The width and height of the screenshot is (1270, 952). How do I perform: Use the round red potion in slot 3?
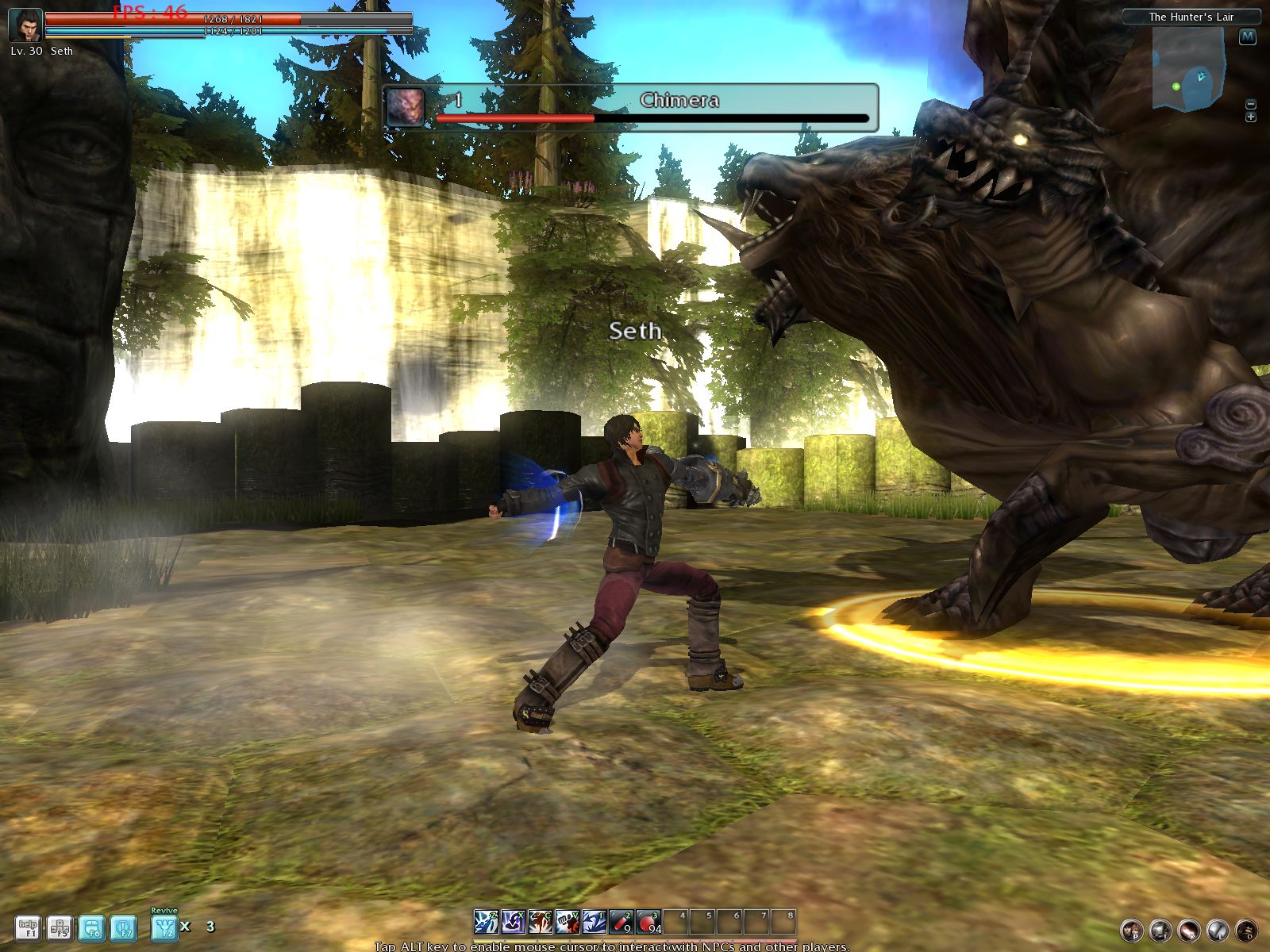tap(648, 922)
